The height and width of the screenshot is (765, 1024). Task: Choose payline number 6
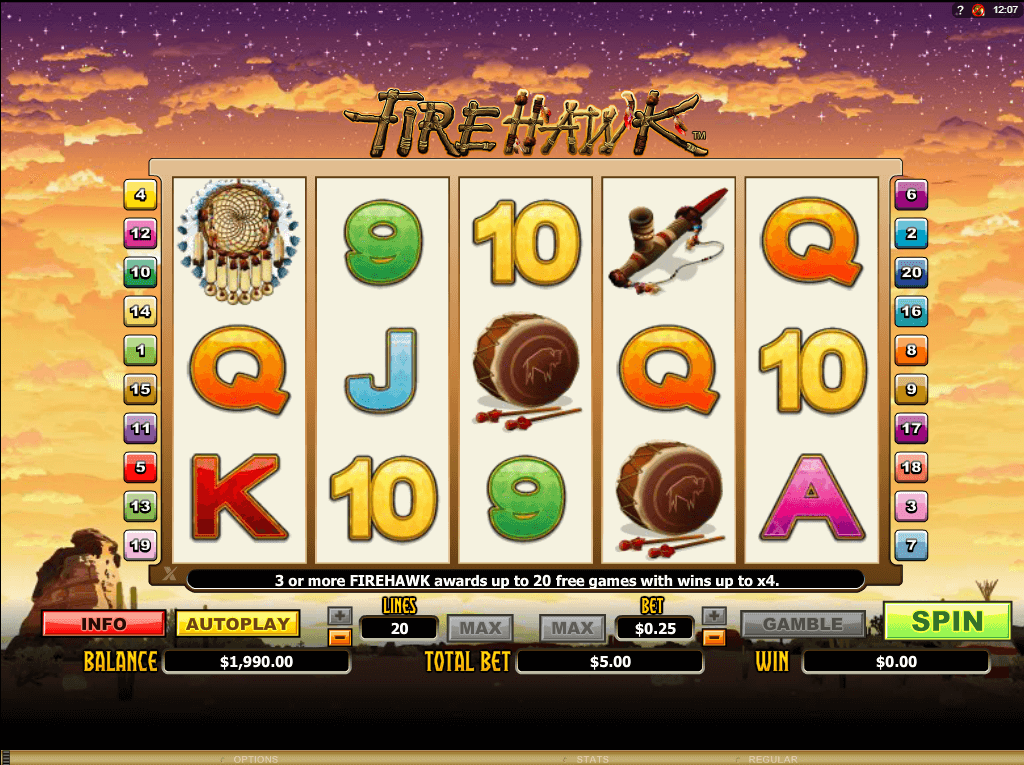pyautogui.click(x=910, y=195)
